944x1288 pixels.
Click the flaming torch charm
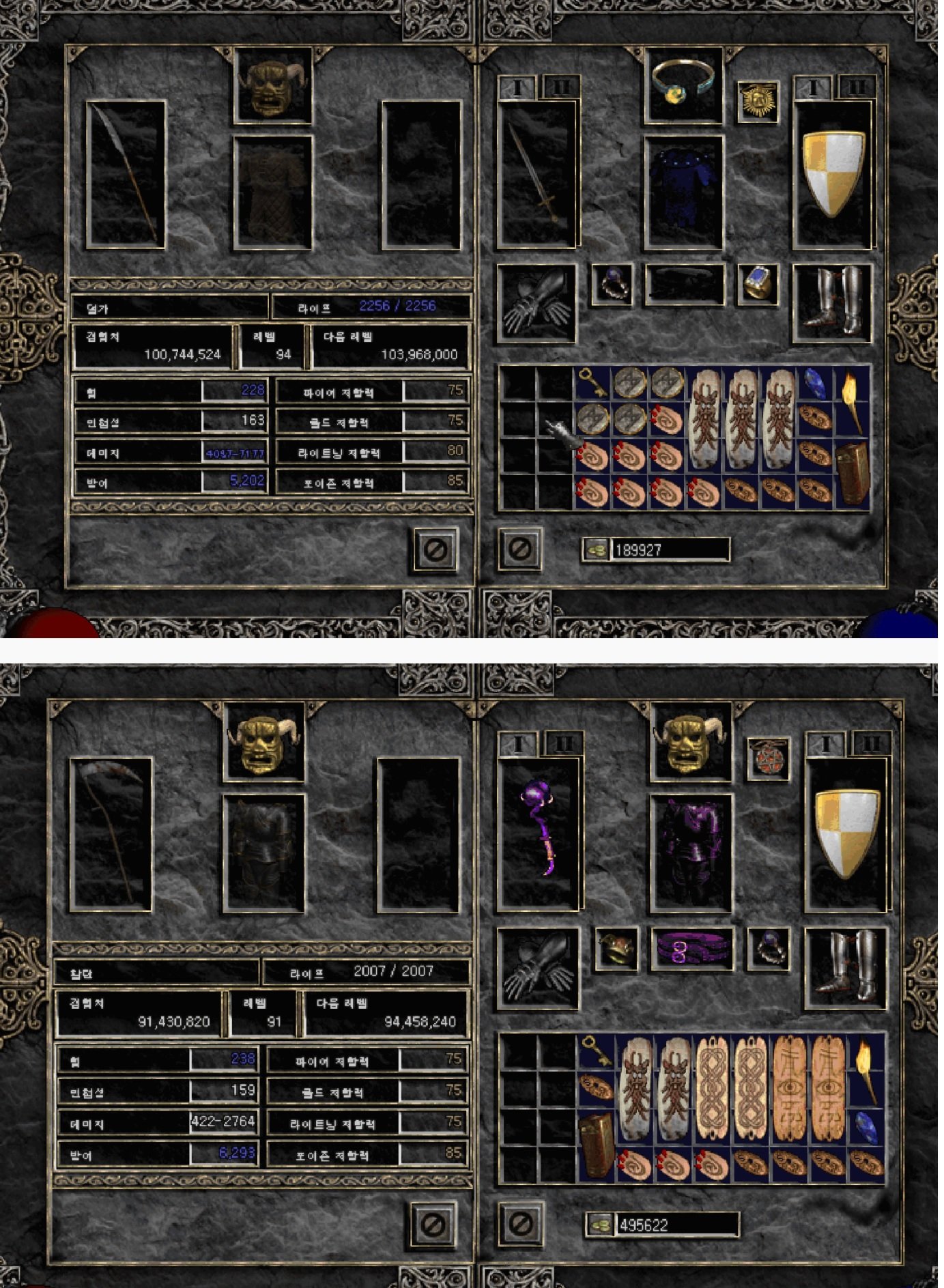pos(851,389)
